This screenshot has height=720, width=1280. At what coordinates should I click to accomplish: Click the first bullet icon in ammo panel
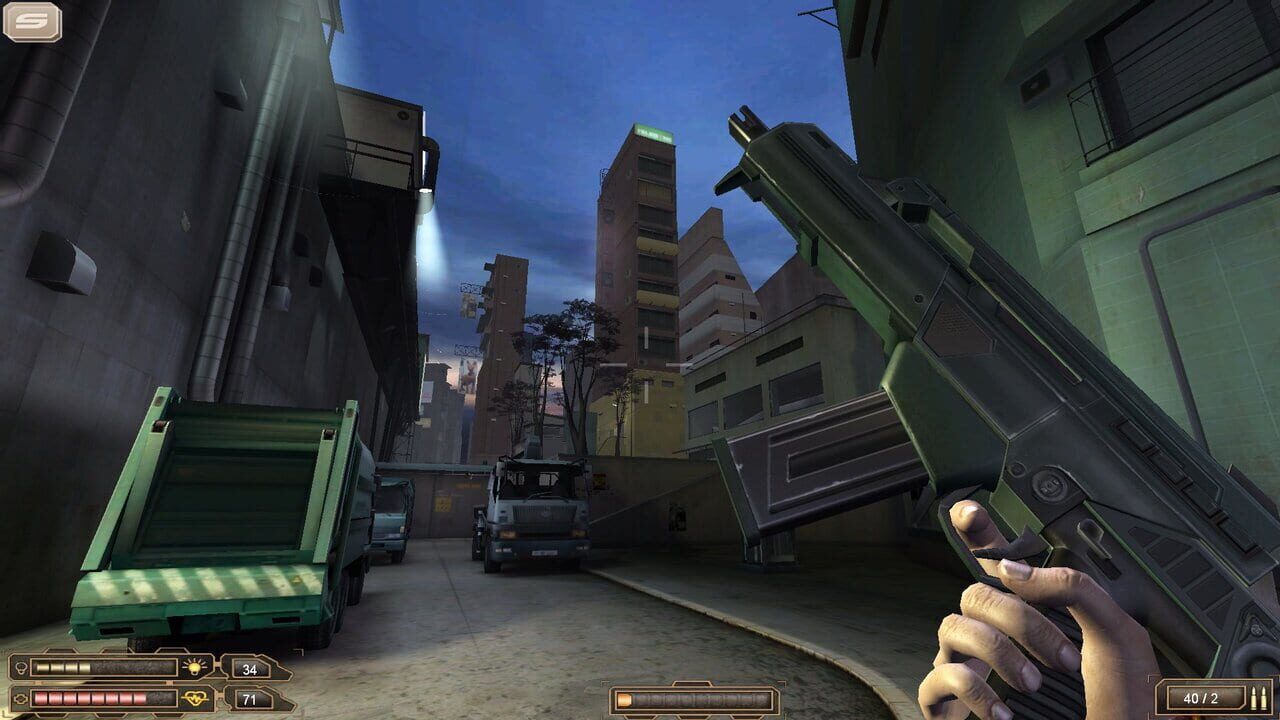(1253, 698)
